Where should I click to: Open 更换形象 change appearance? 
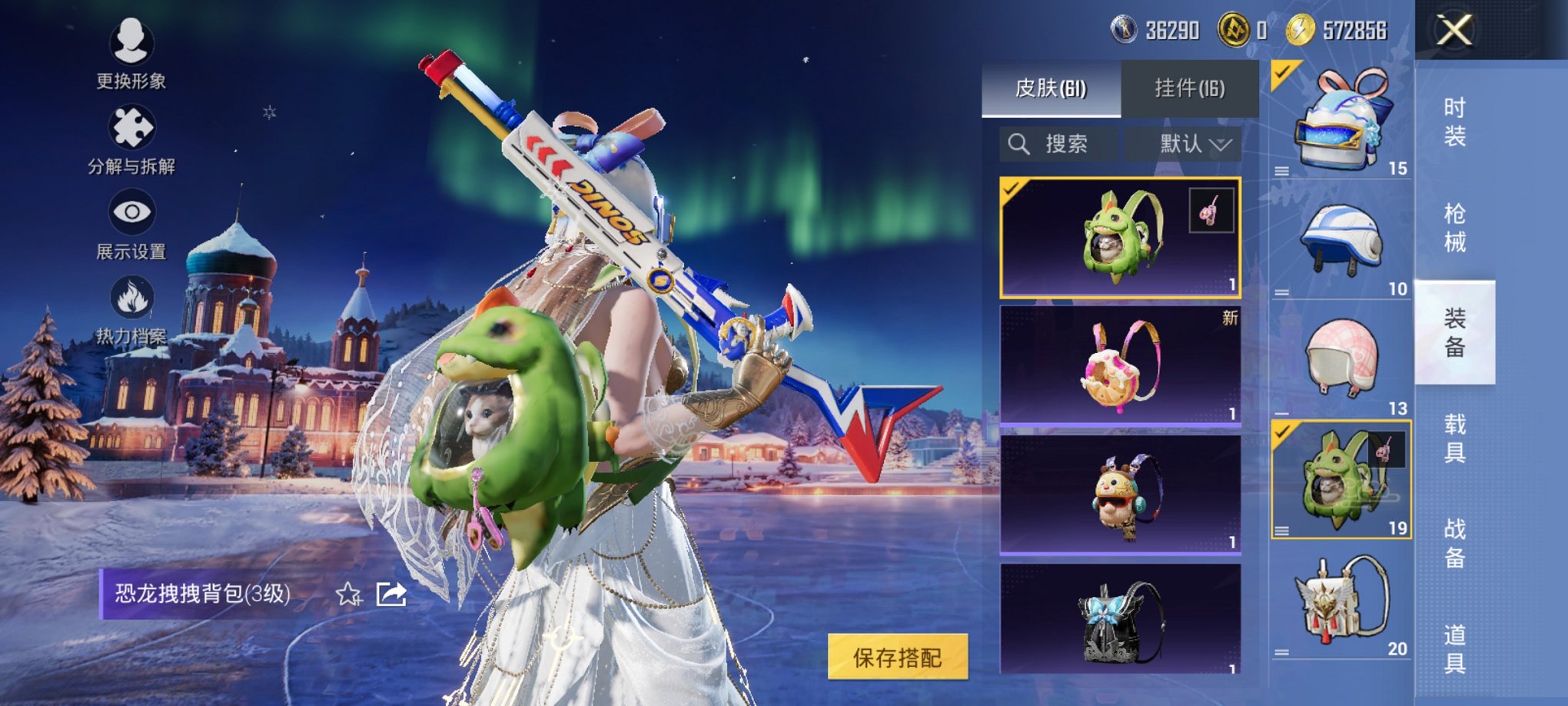(x=131, y=52)
